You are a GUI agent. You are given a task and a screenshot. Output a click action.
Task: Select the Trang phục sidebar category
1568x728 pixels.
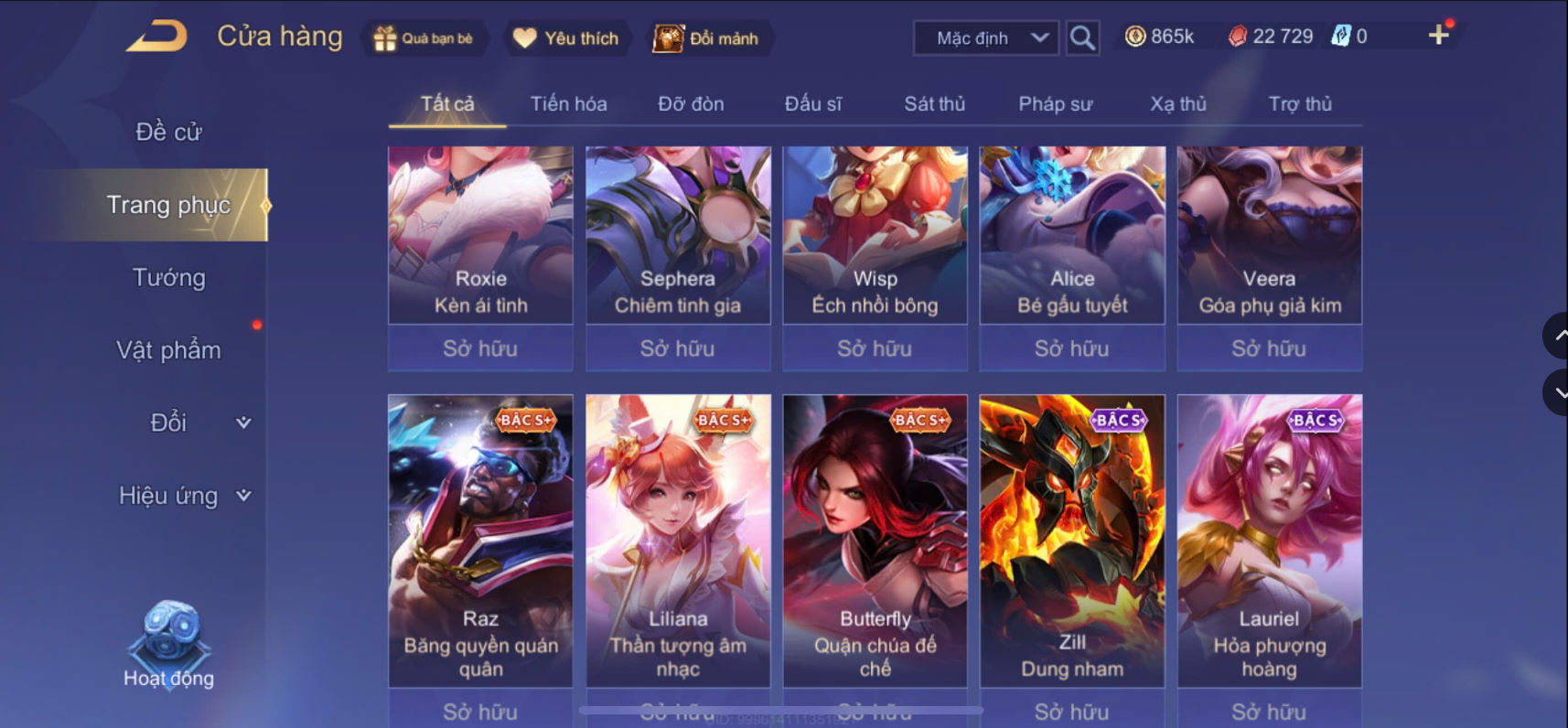click(x=169, y=206)
